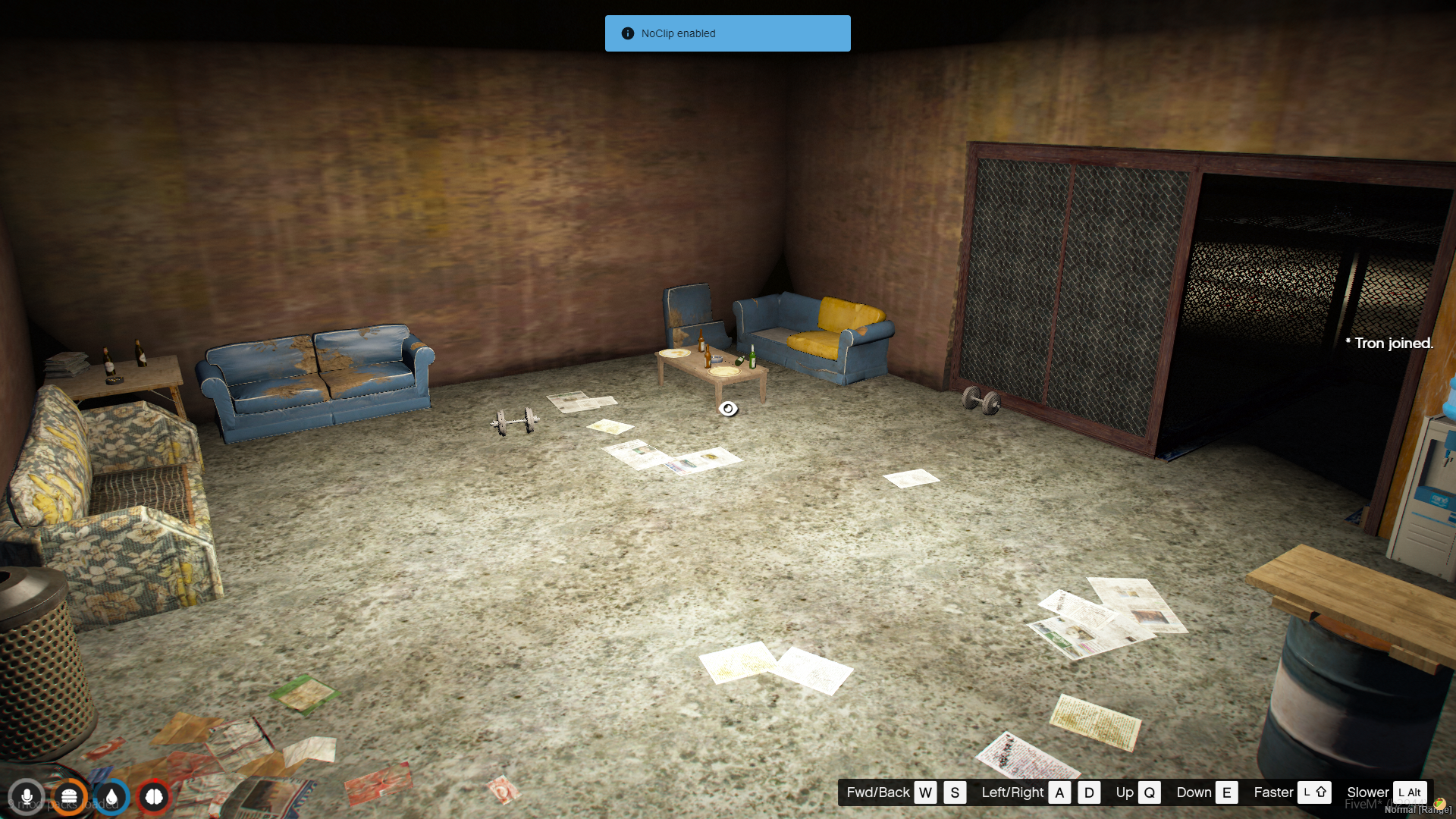
Task: Dismiss the NoClip enabled notification
Action: tap(727, 33)
